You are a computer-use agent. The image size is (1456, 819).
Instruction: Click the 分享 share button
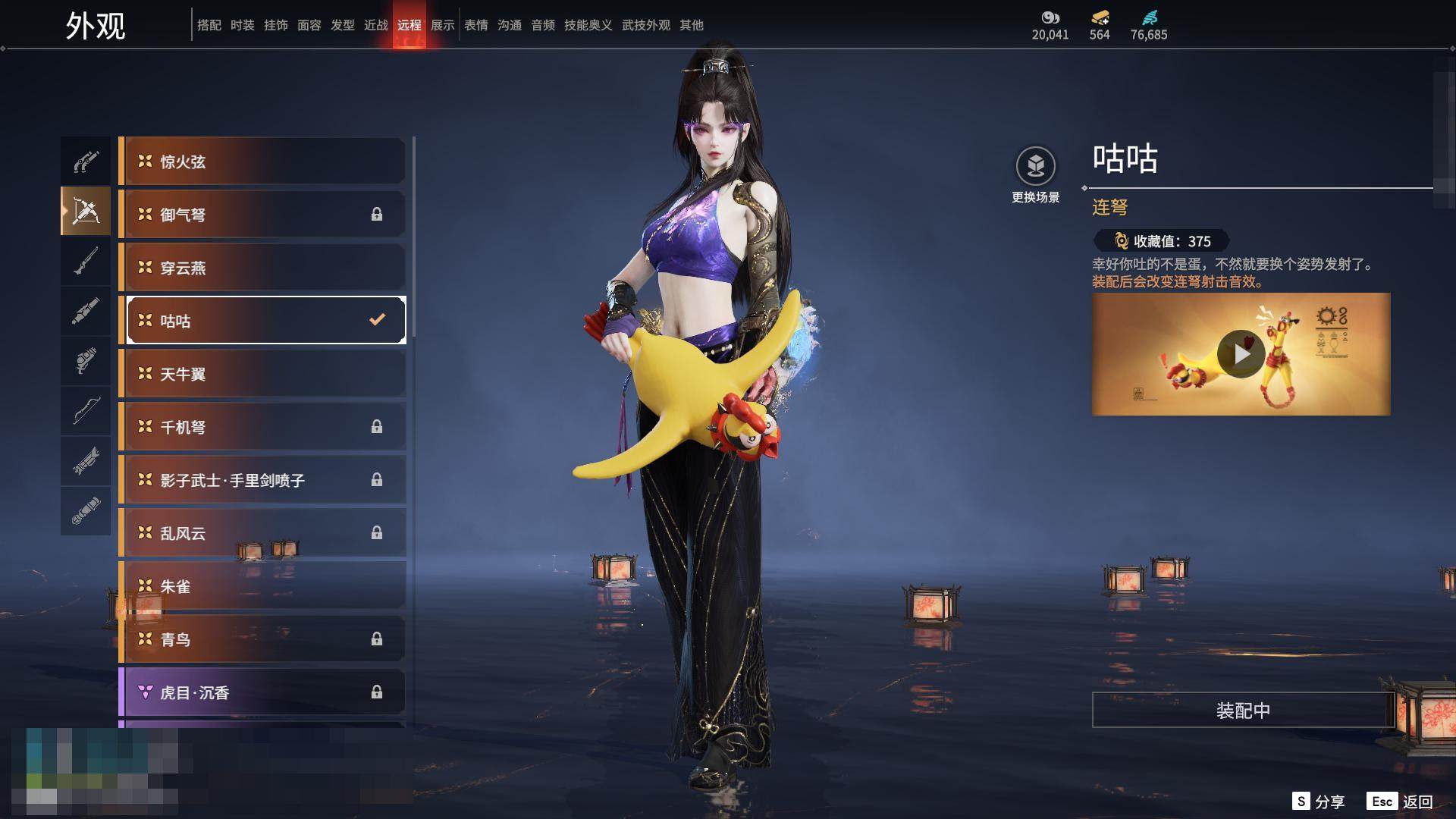coord(1319,802)
